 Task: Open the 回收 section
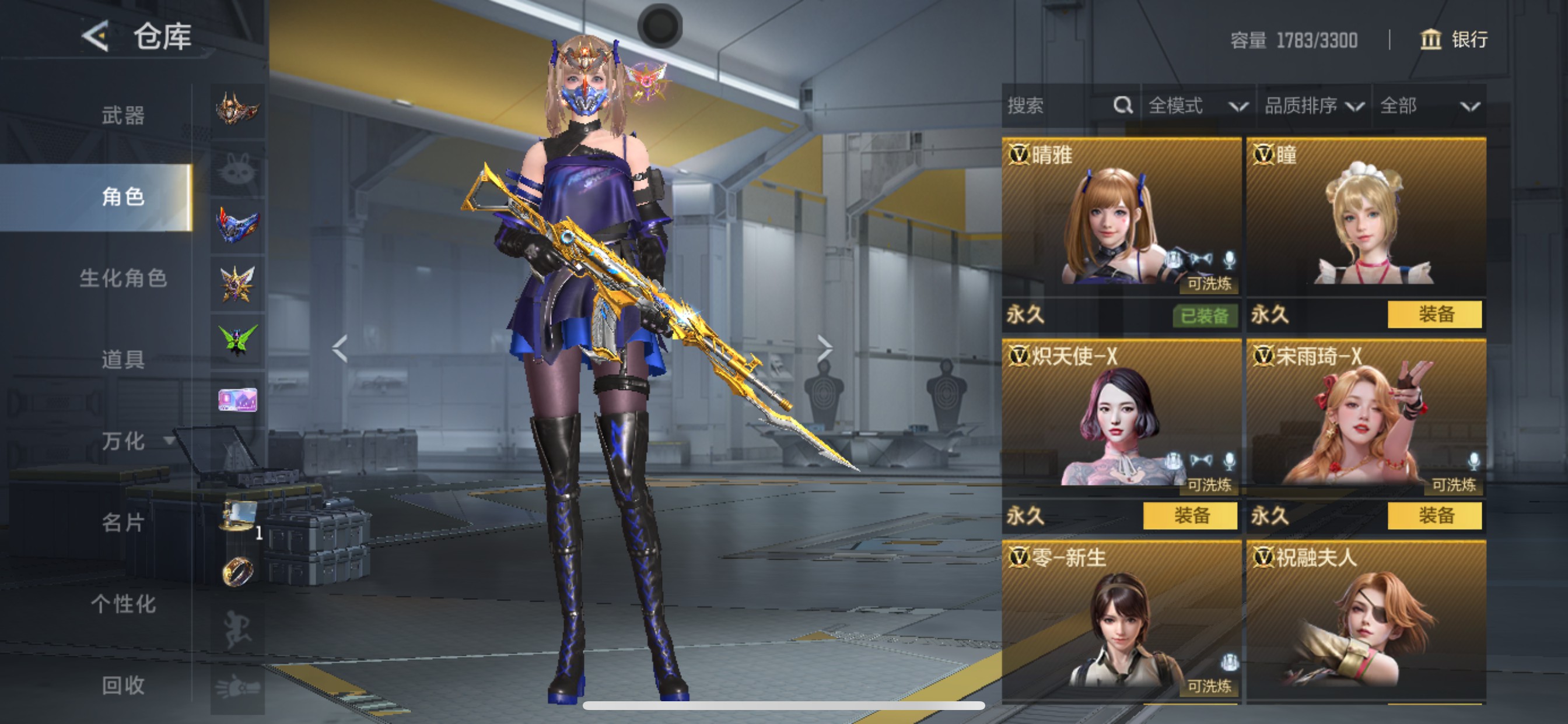pyautogui.click(x=123, y=685)
